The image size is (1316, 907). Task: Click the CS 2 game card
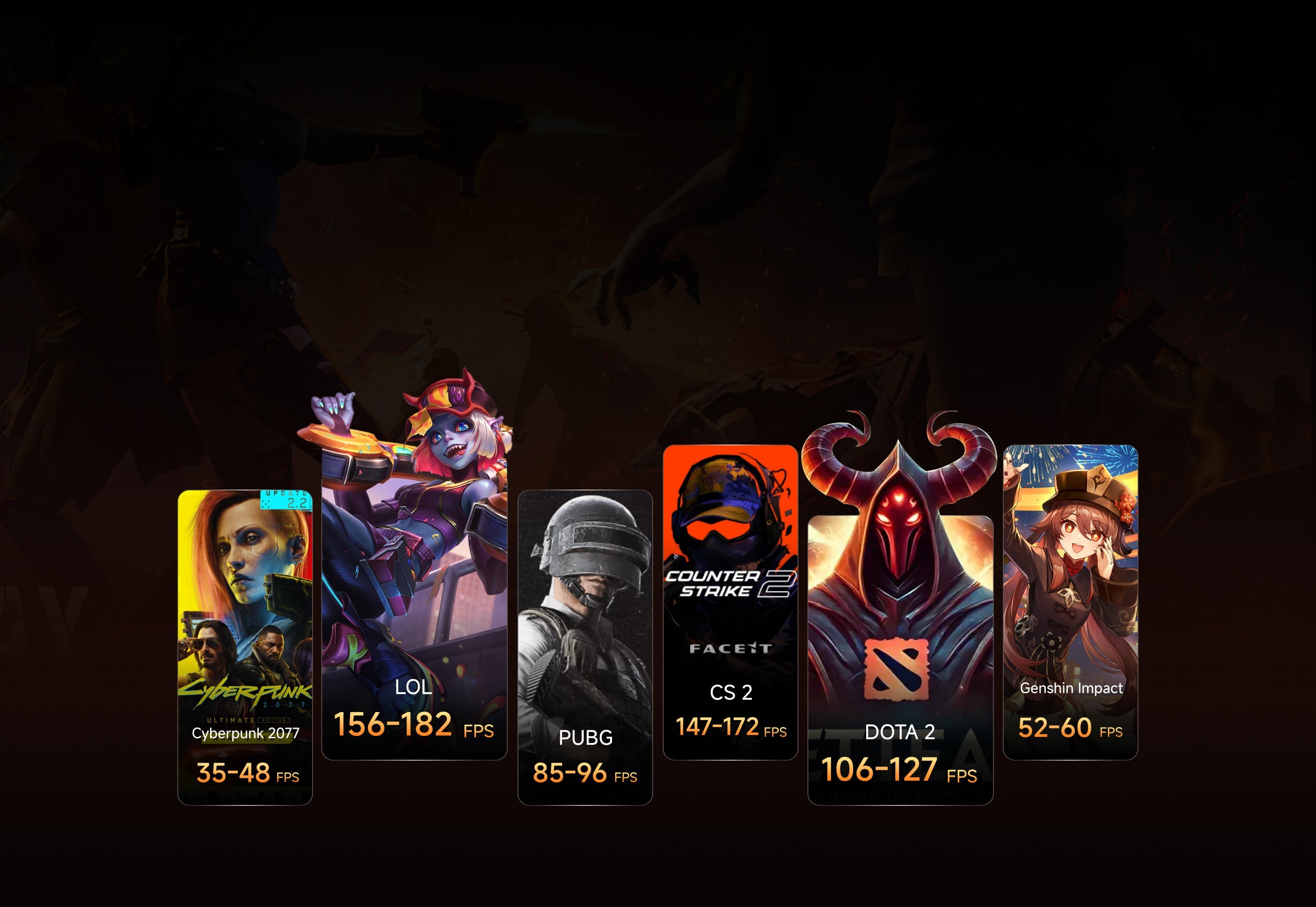(x=730, y=602)
